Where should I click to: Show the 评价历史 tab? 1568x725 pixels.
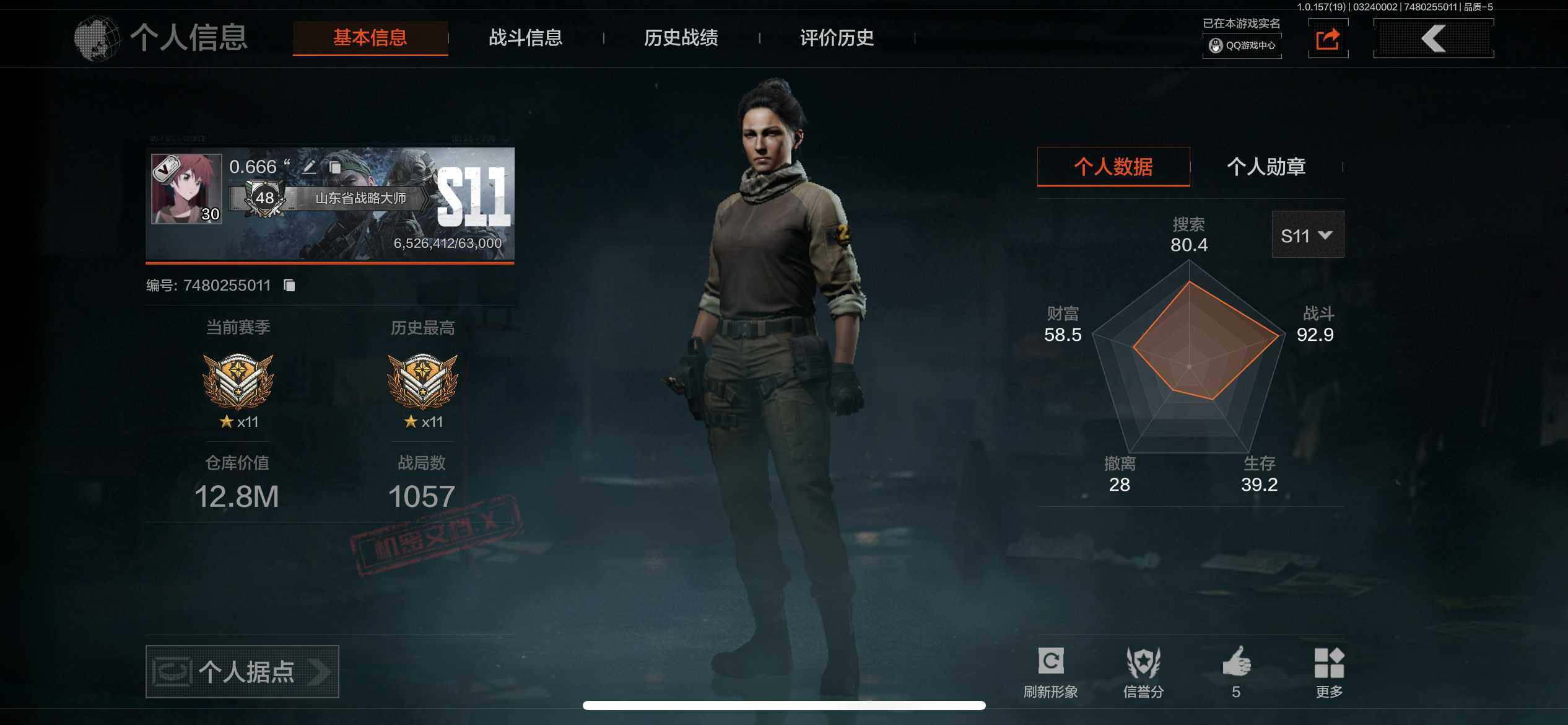(836, 38)
